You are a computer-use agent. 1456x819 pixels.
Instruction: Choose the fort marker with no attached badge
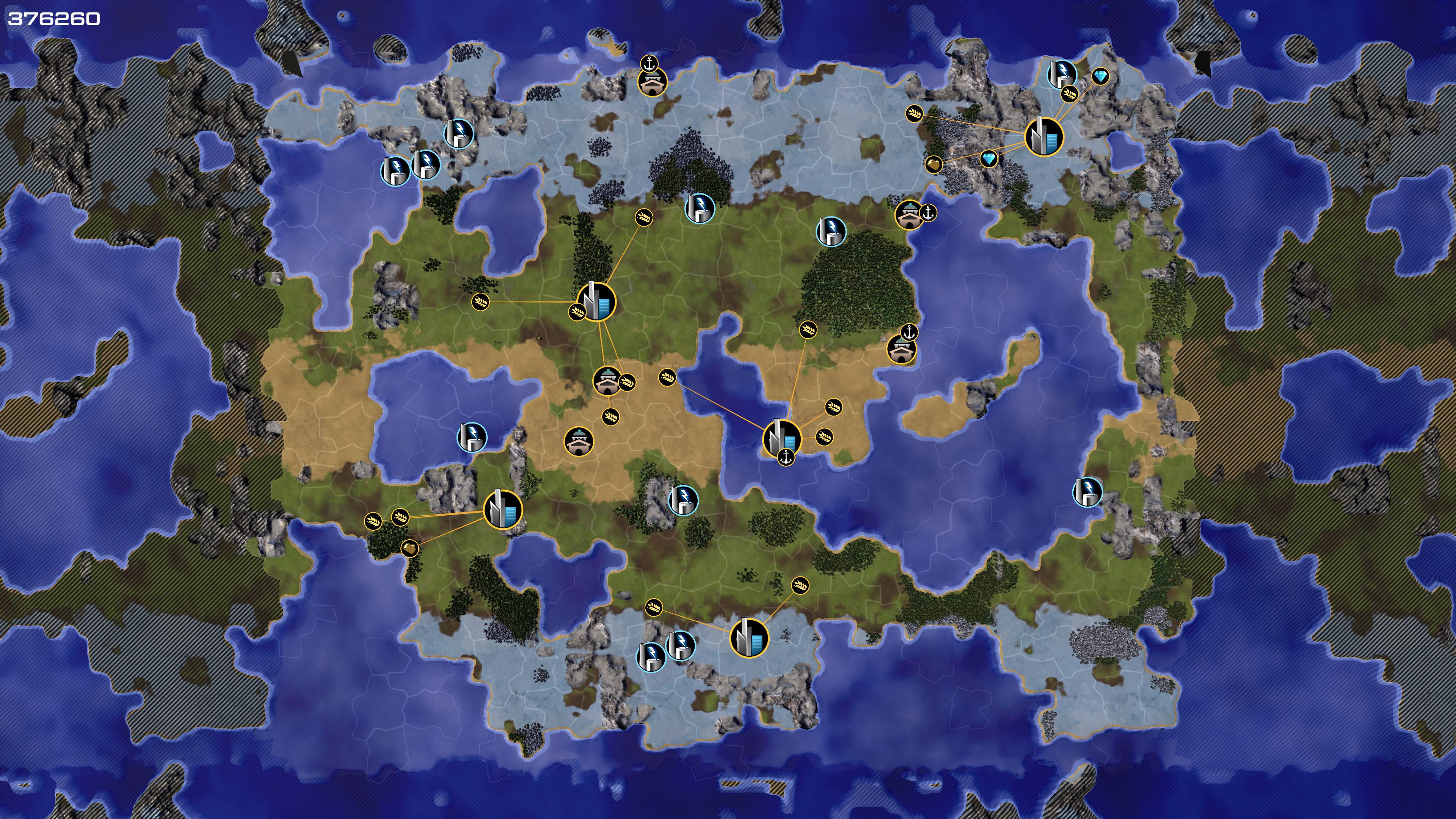(579, 441)
